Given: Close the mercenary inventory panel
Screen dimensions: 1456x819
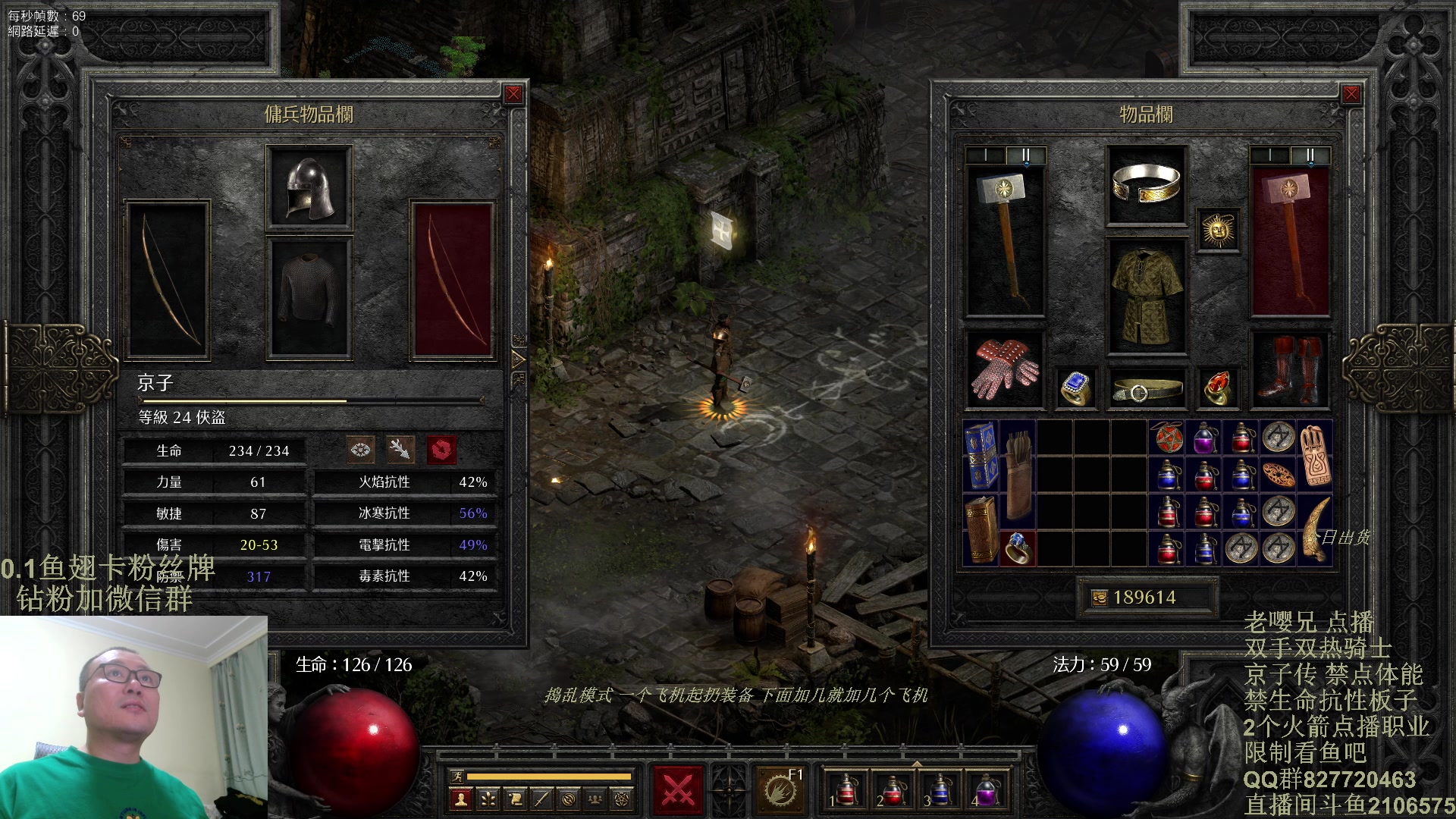Looking at the screenshot, I should tap(513, 94).
